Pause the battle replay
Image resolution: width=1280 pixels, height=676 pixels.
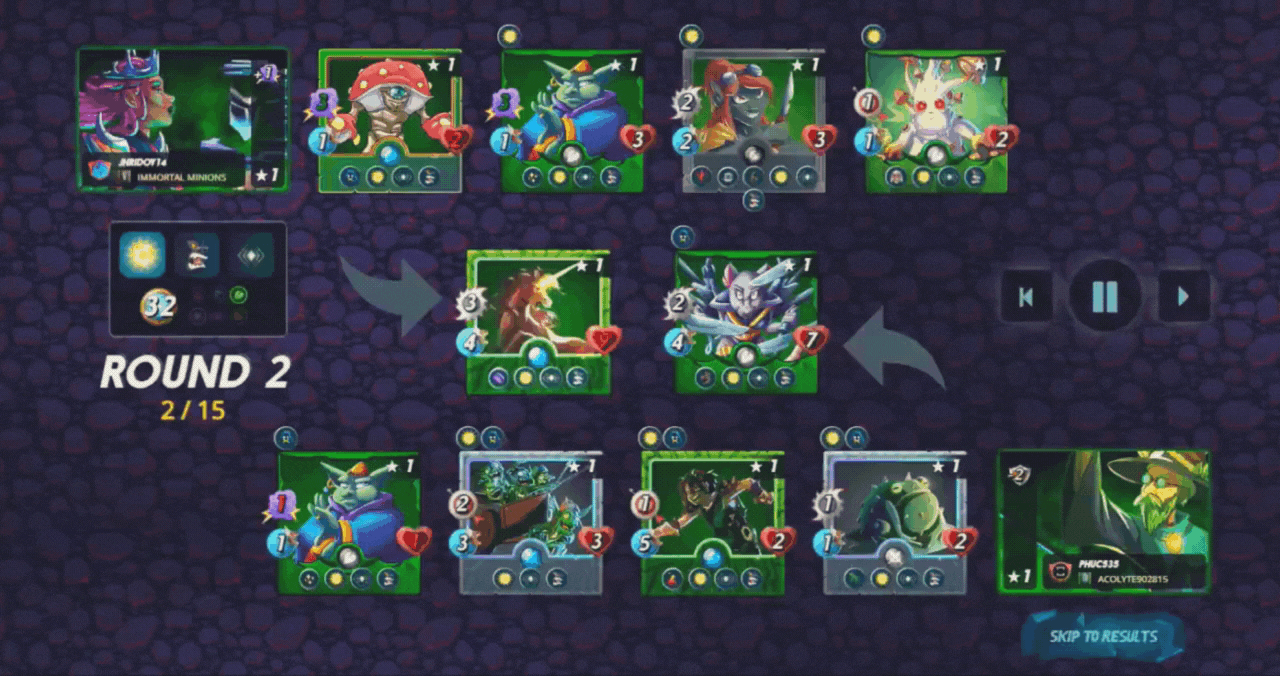click(x=1105, y=296)
